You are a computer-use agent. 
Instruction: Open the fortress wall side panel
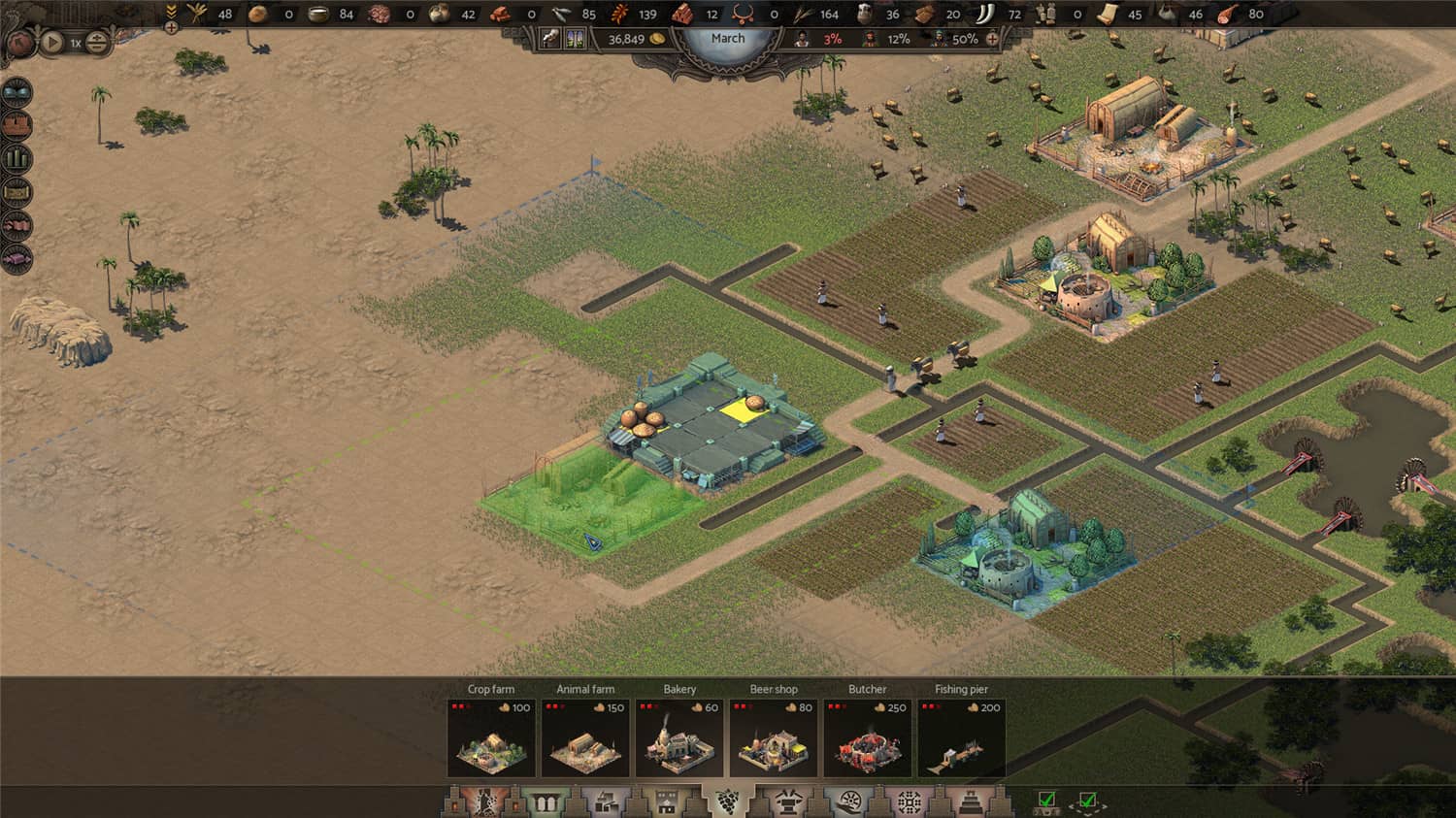click(17, 125)
